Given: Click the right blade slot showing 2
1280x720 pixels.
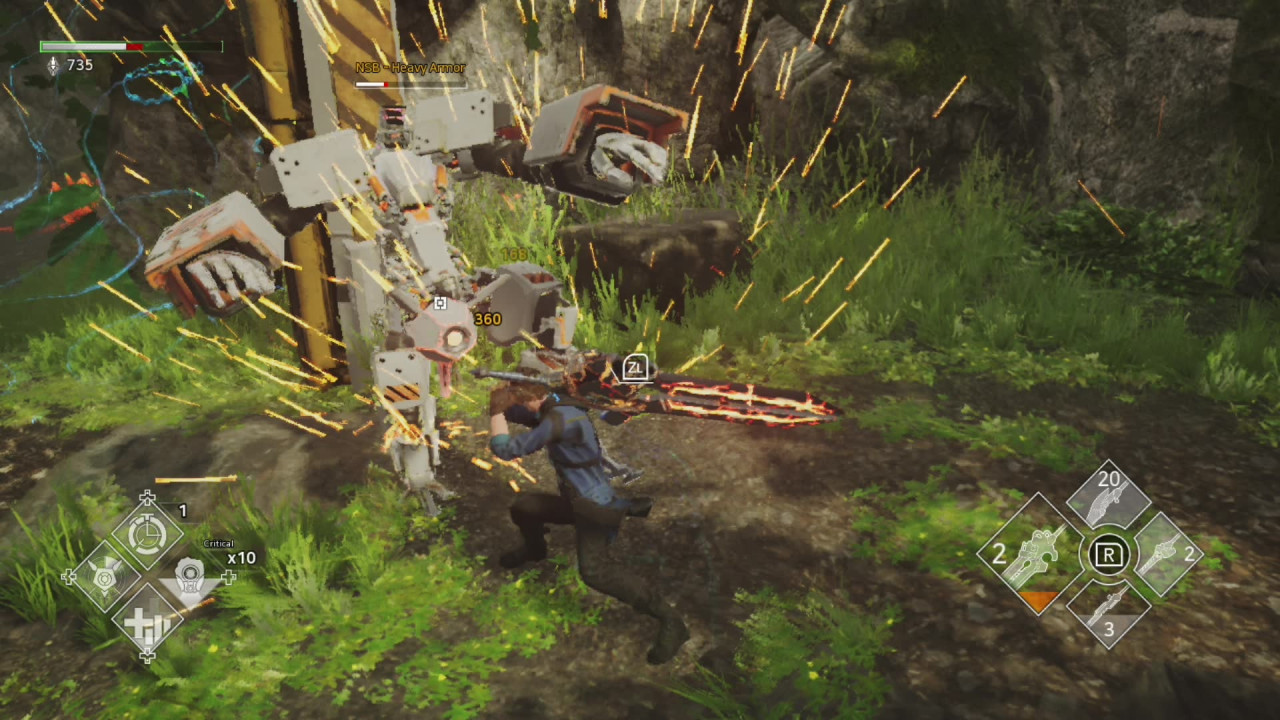Looking at the screenshot, I should click(1168, 553).
